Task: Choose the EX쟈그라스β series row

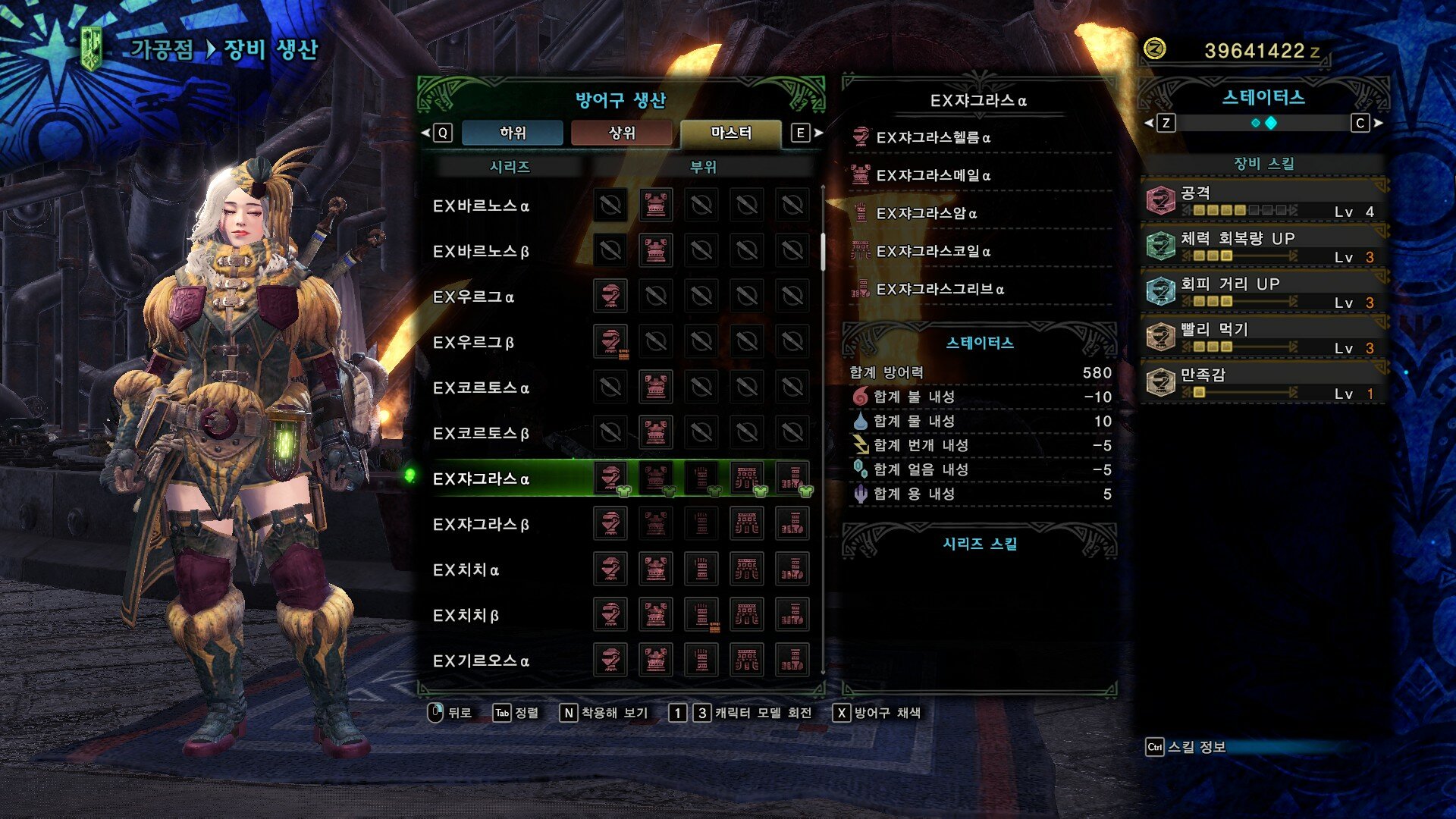Action: [x=481, y=524]
